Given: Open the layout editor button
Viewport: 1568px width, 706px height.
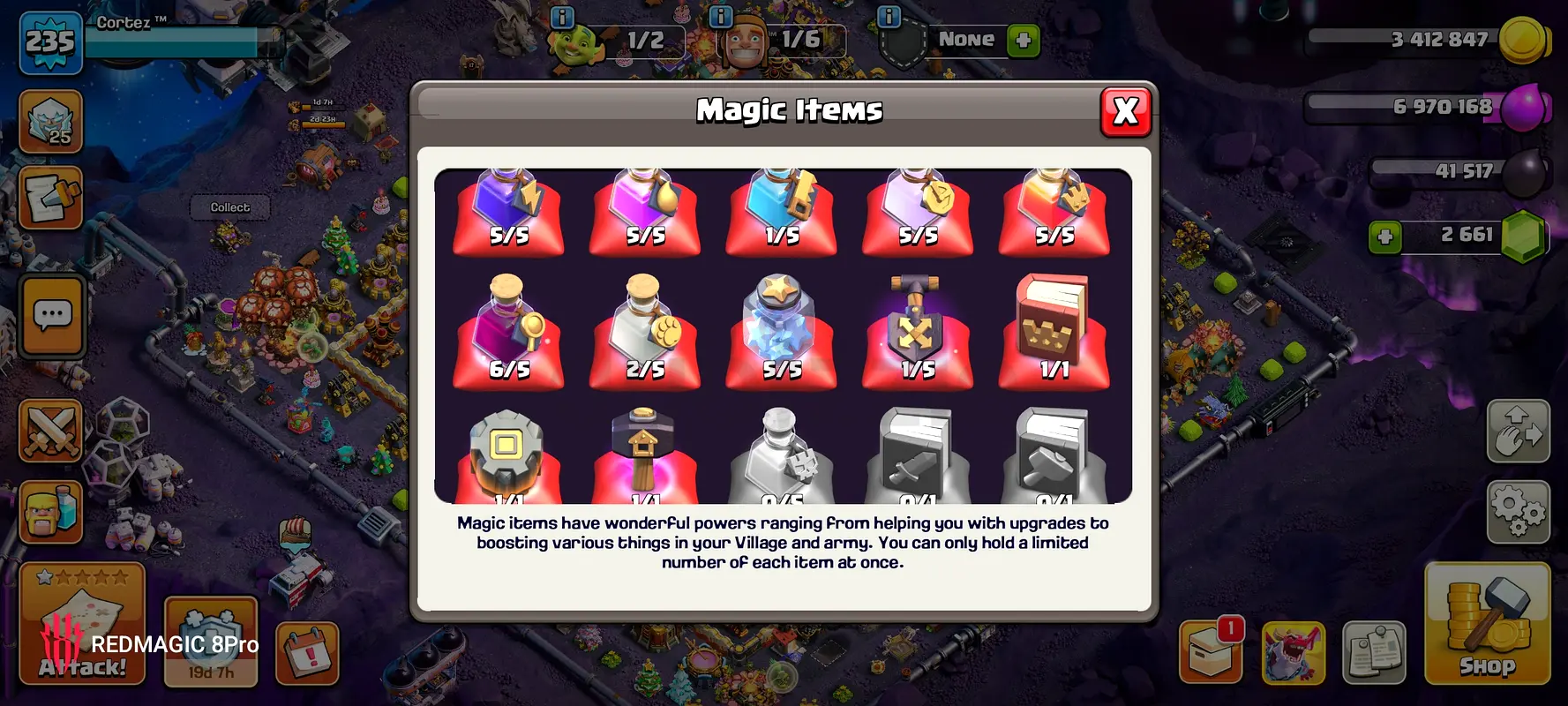Looking at the screenshot, I should [x=1518, y=431].
